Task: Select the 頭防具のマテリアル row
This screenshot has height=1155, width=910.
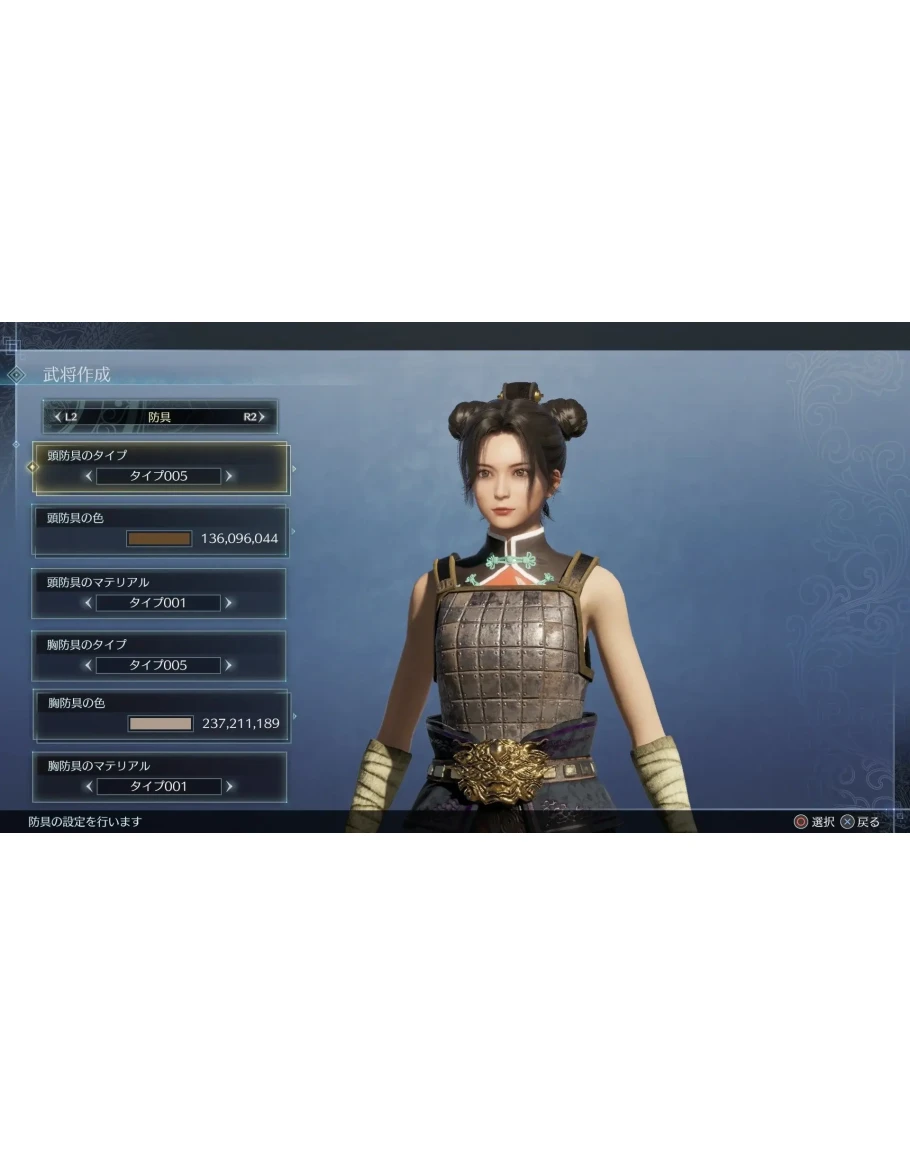Action: coord(160,582)
